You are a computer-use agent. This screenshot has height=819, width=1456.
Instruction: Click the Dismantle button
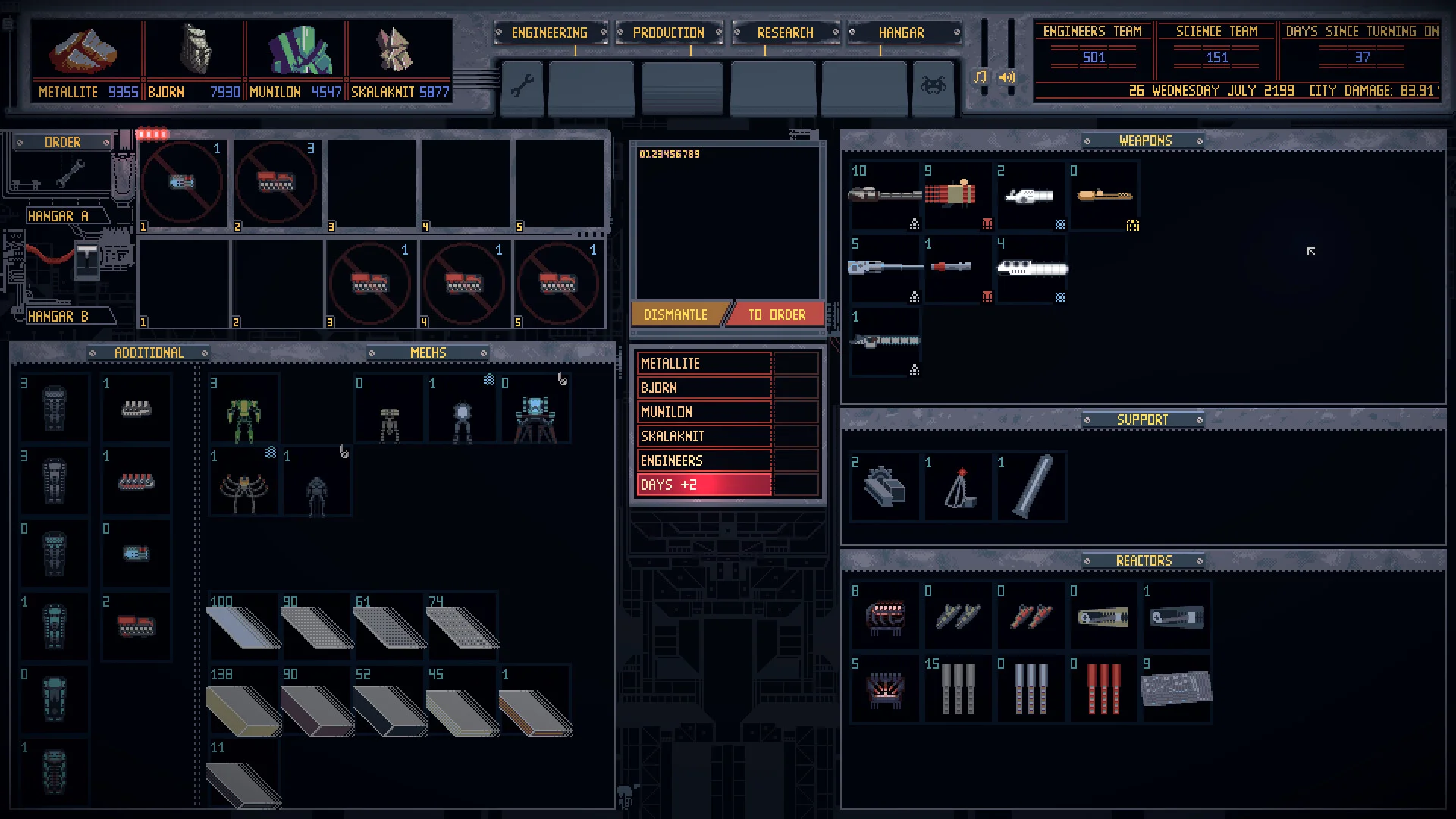676,315
